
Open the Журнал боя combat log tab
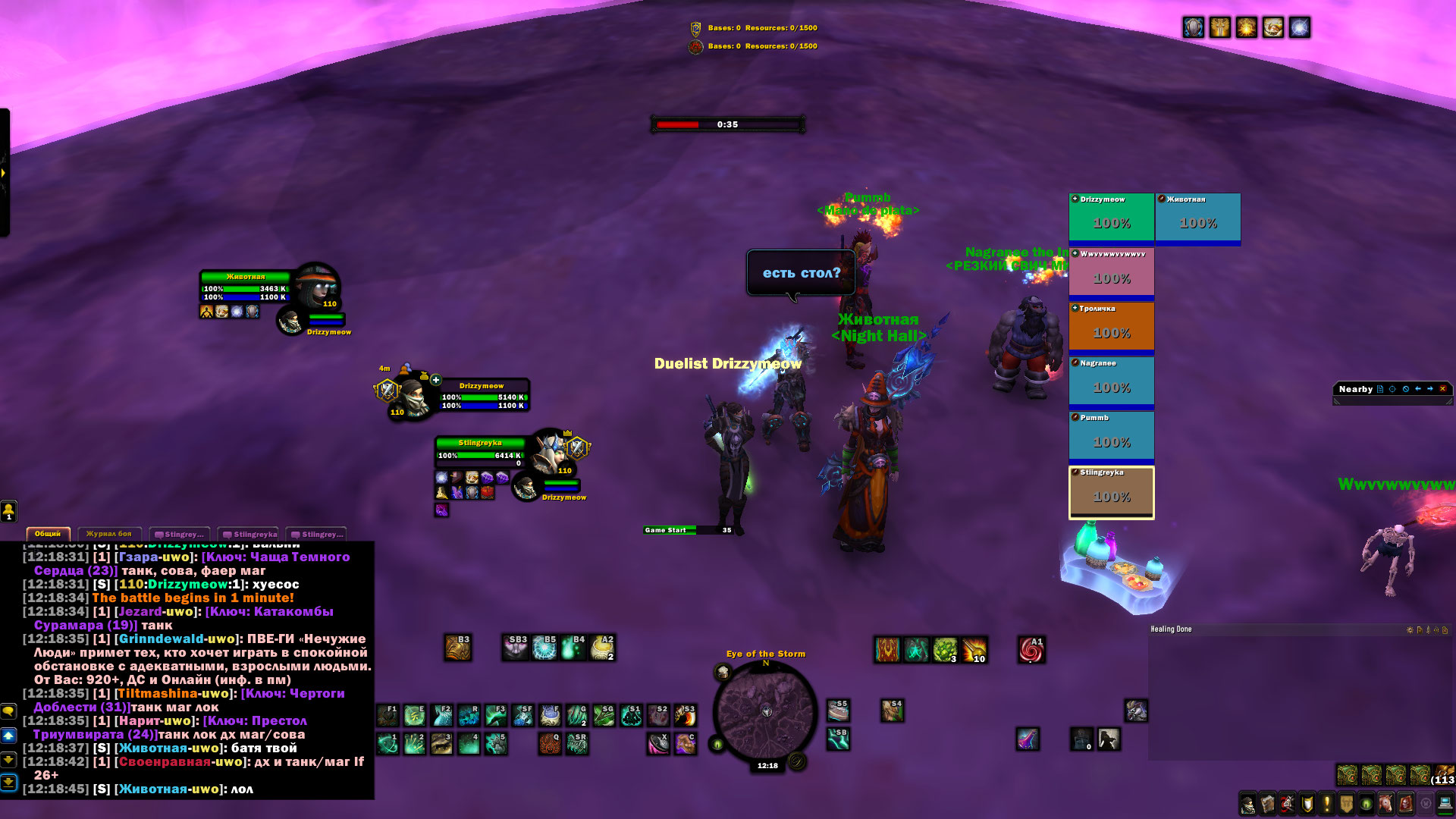108,534
